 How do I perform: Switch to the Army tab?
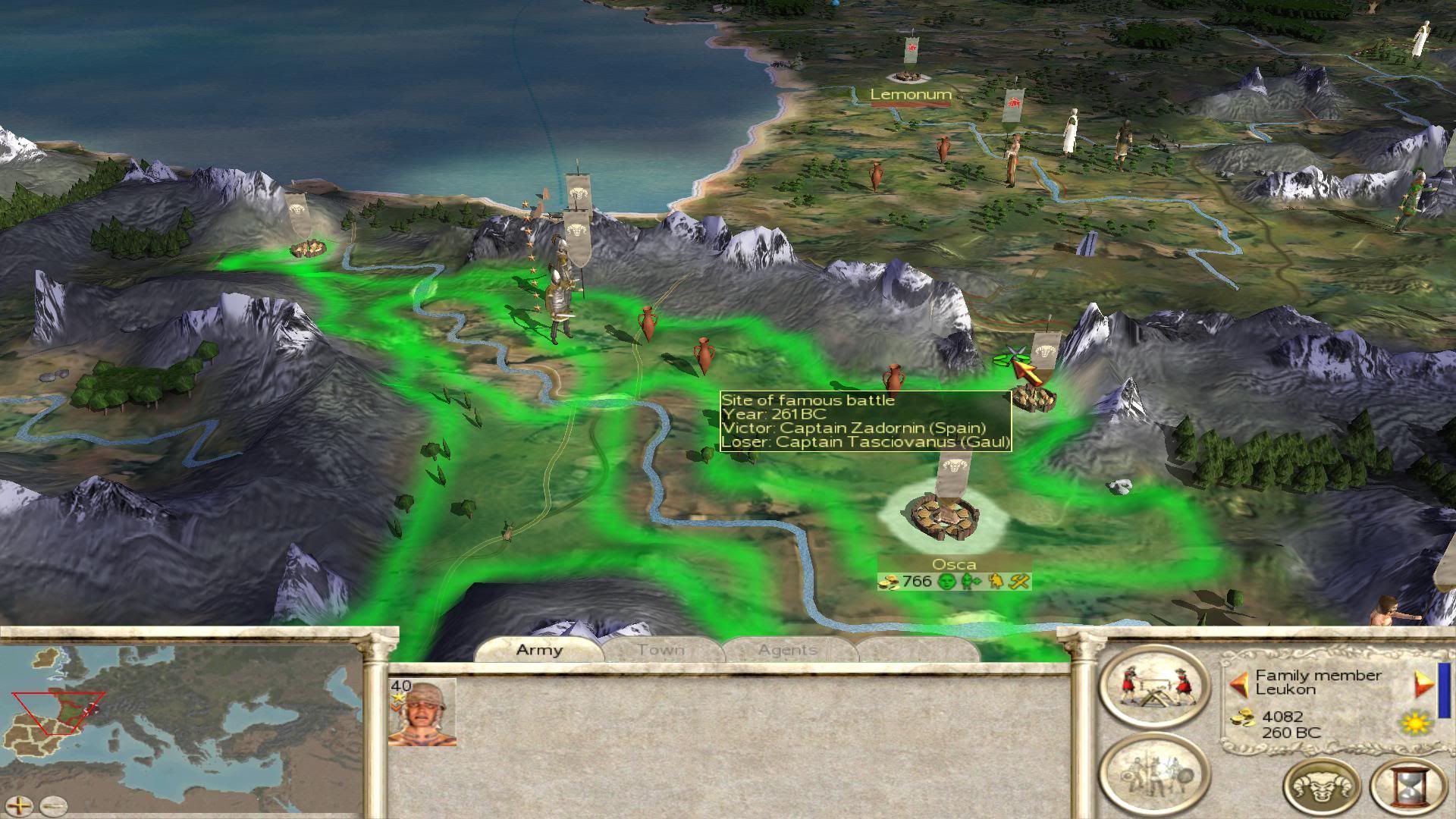tap(539, 650)
